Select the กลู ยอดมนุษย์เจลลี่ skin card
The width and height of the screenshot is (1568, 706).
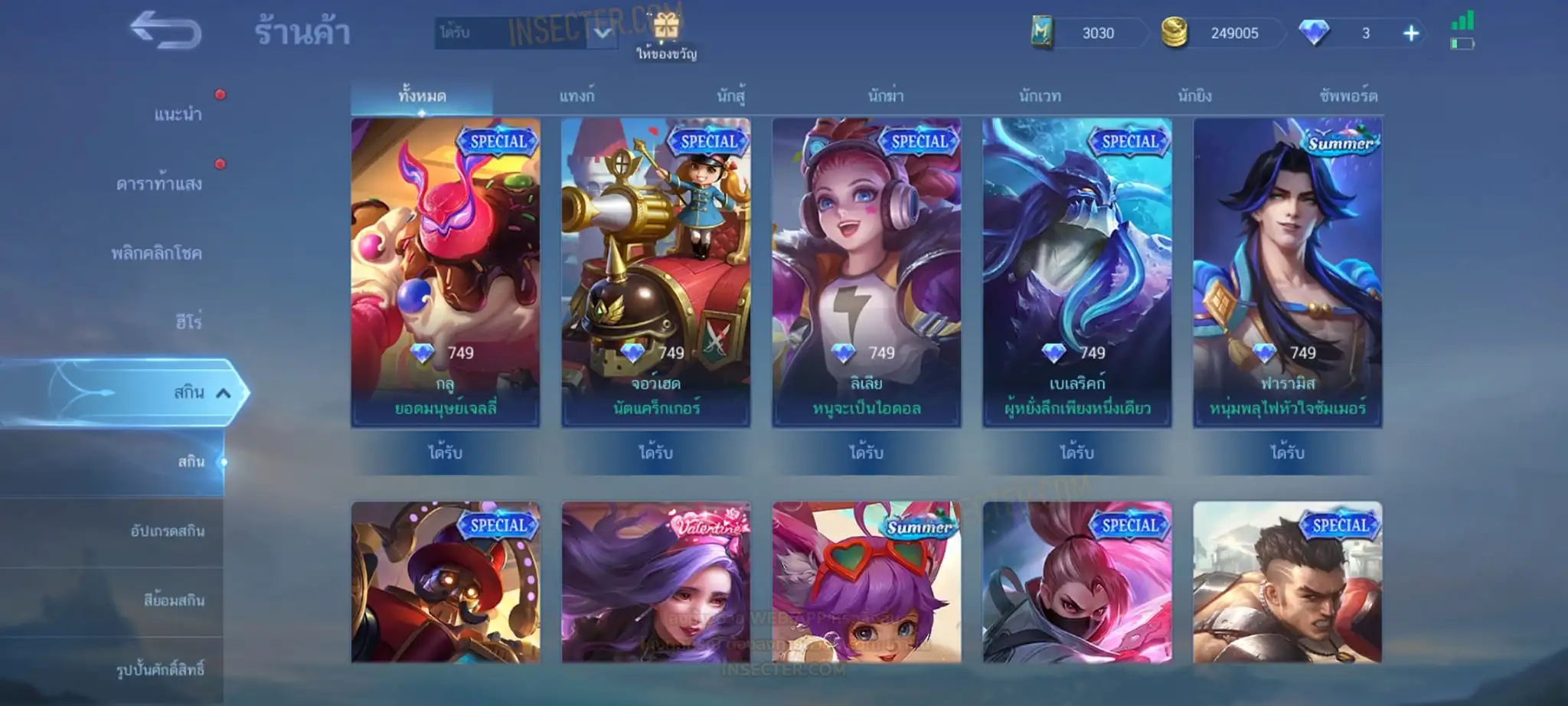click(446, 272)
